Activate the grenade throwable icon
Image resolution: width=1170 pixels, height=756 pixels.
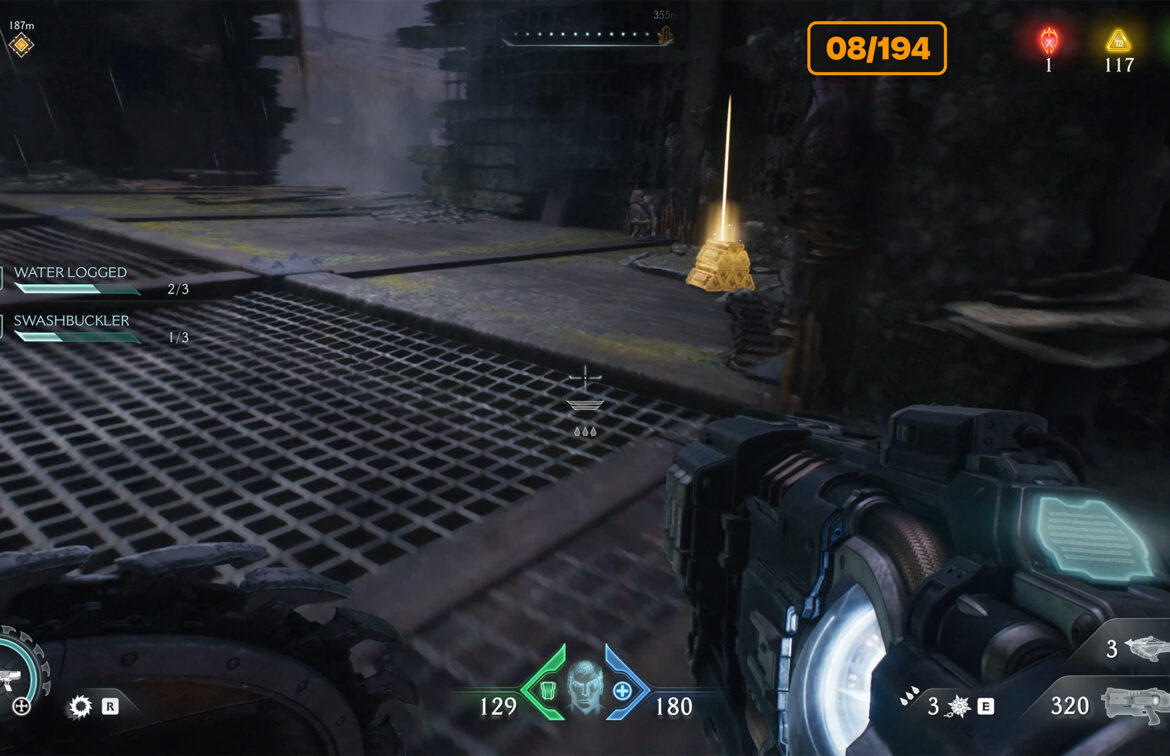click(958, 707)
